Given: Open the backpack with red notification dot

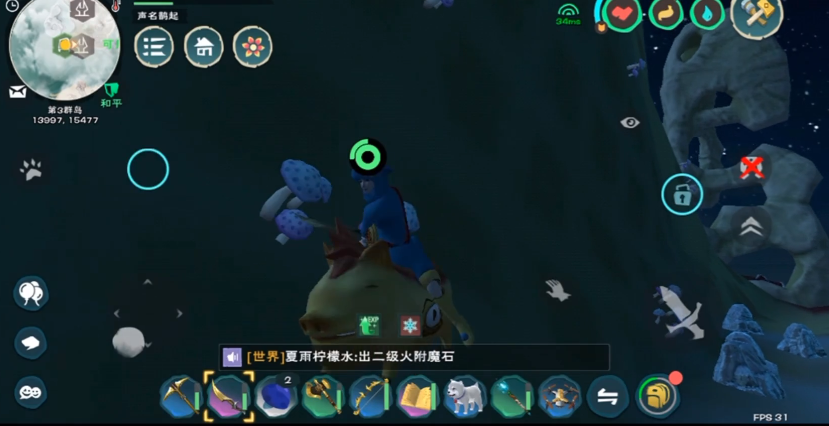Looking at the screenshot, I should tap(657, 396).
